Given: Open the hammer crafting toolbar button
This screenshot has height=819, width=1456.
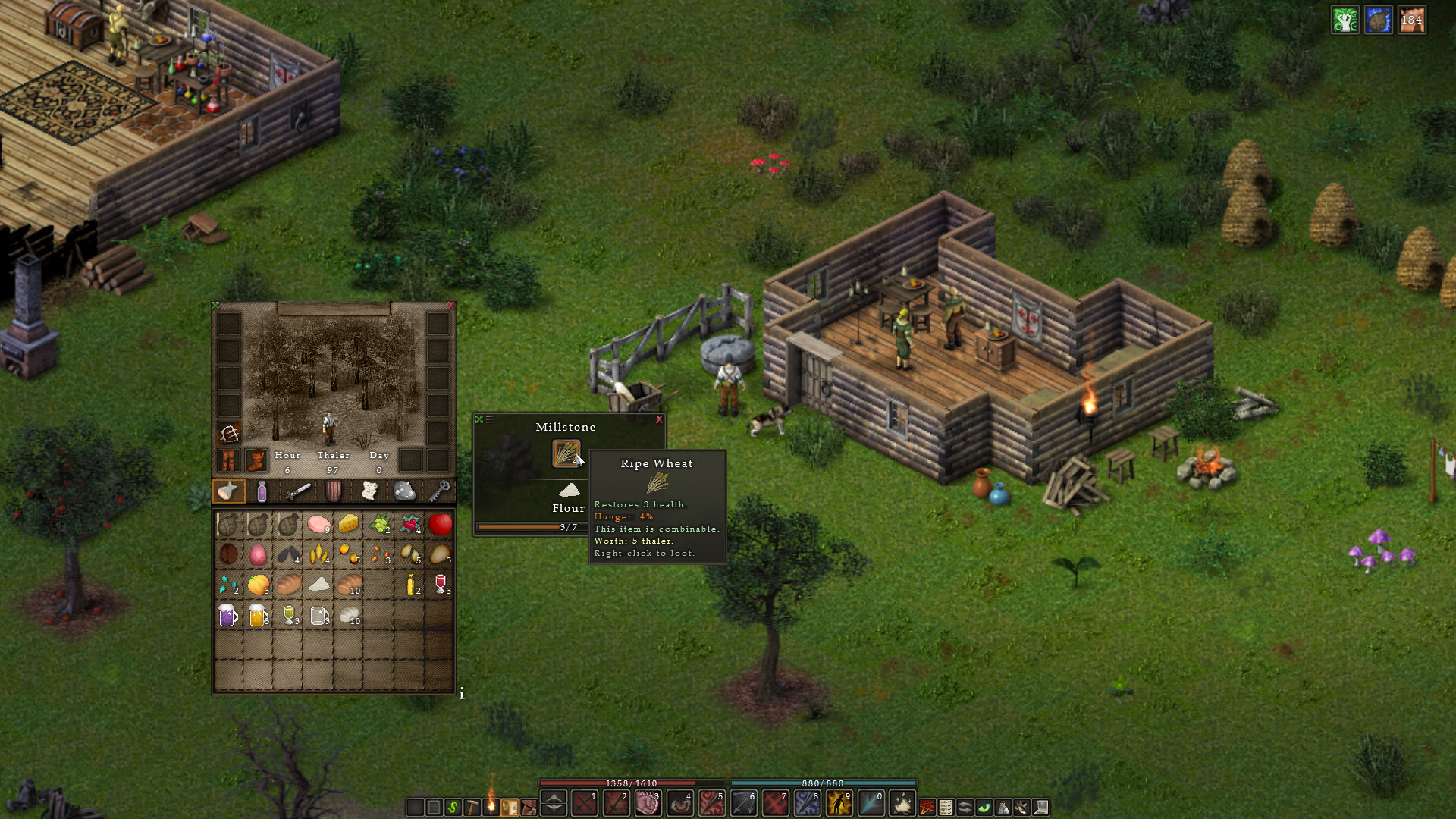Looking at the screenshot, I should pyautogui.click(x=472, y=808).
